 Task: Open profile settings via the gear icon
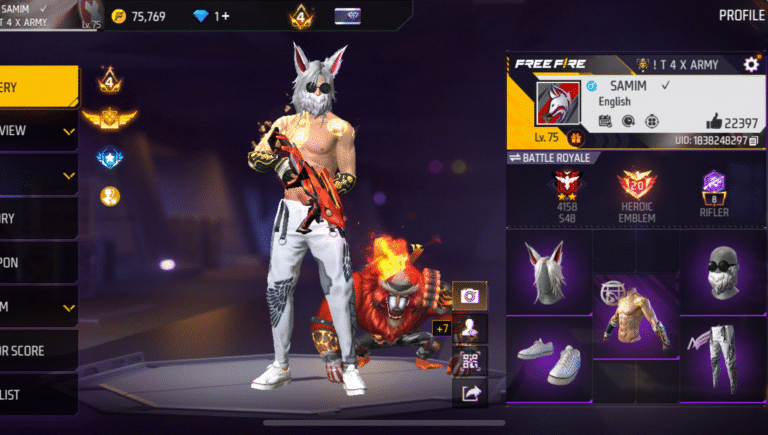751,64
